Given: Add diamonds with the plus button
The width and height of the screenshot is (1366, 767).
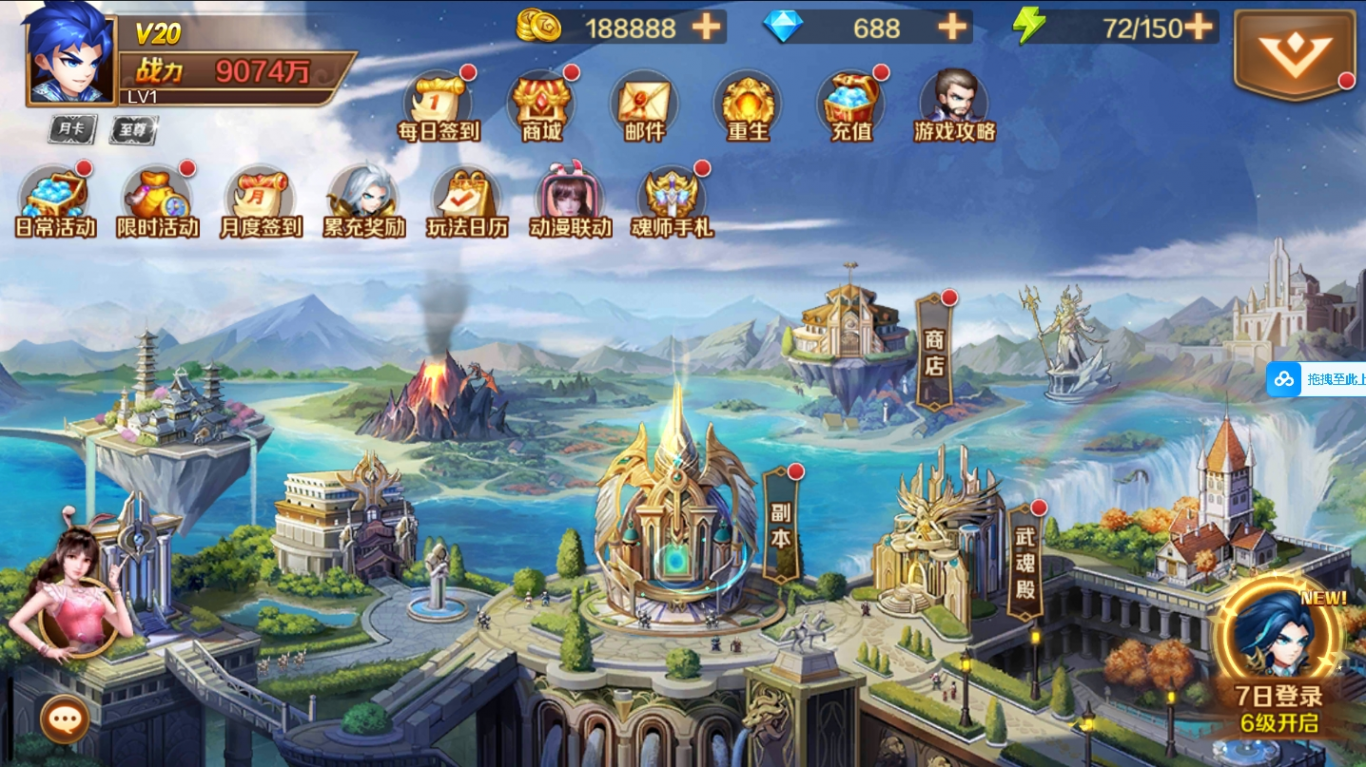Looking at the screenshot, I should [x=953, y=27].
